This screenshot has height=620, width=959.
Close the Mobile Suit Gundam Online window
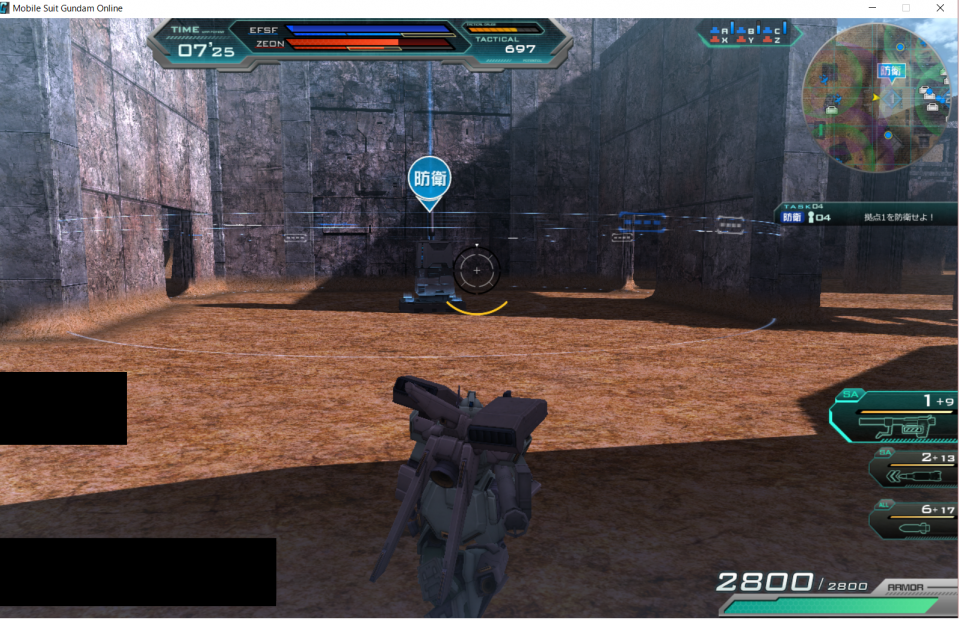pyautogui.click(x=940, y=8)
